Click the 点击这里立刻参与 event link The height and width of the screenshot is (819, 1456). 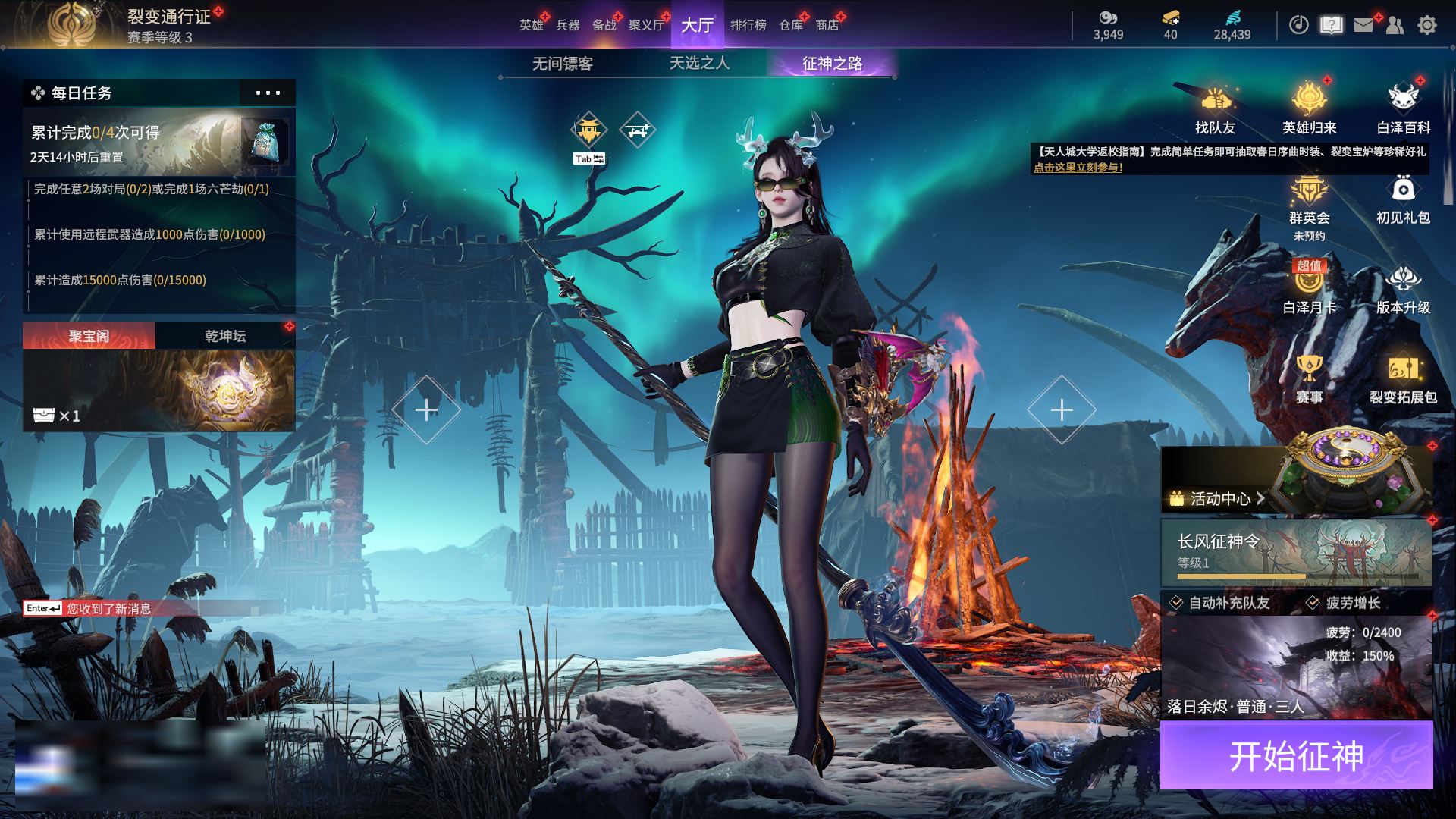pos(1078,168)
